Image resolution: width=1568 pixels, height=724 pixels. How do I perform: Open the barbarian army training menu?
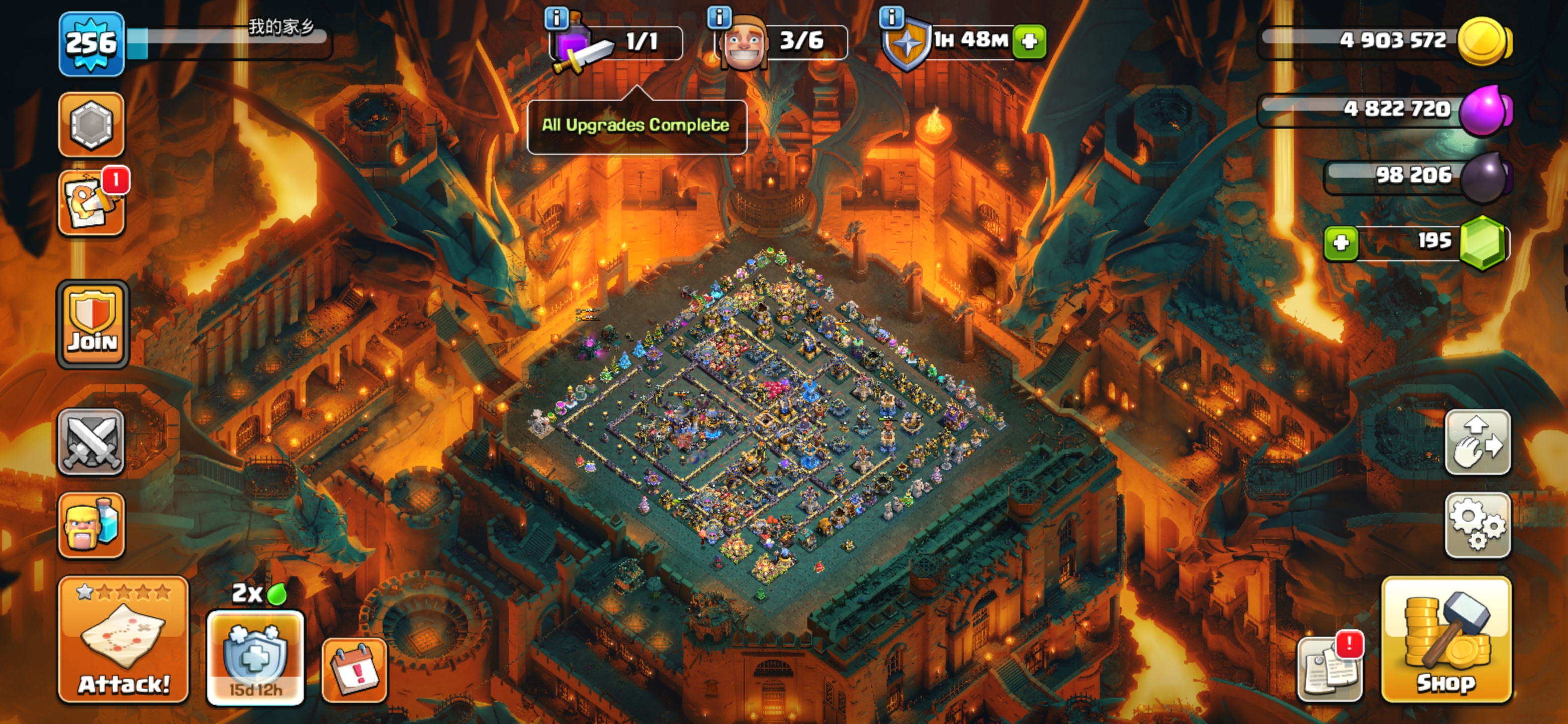tap(91, 525)
